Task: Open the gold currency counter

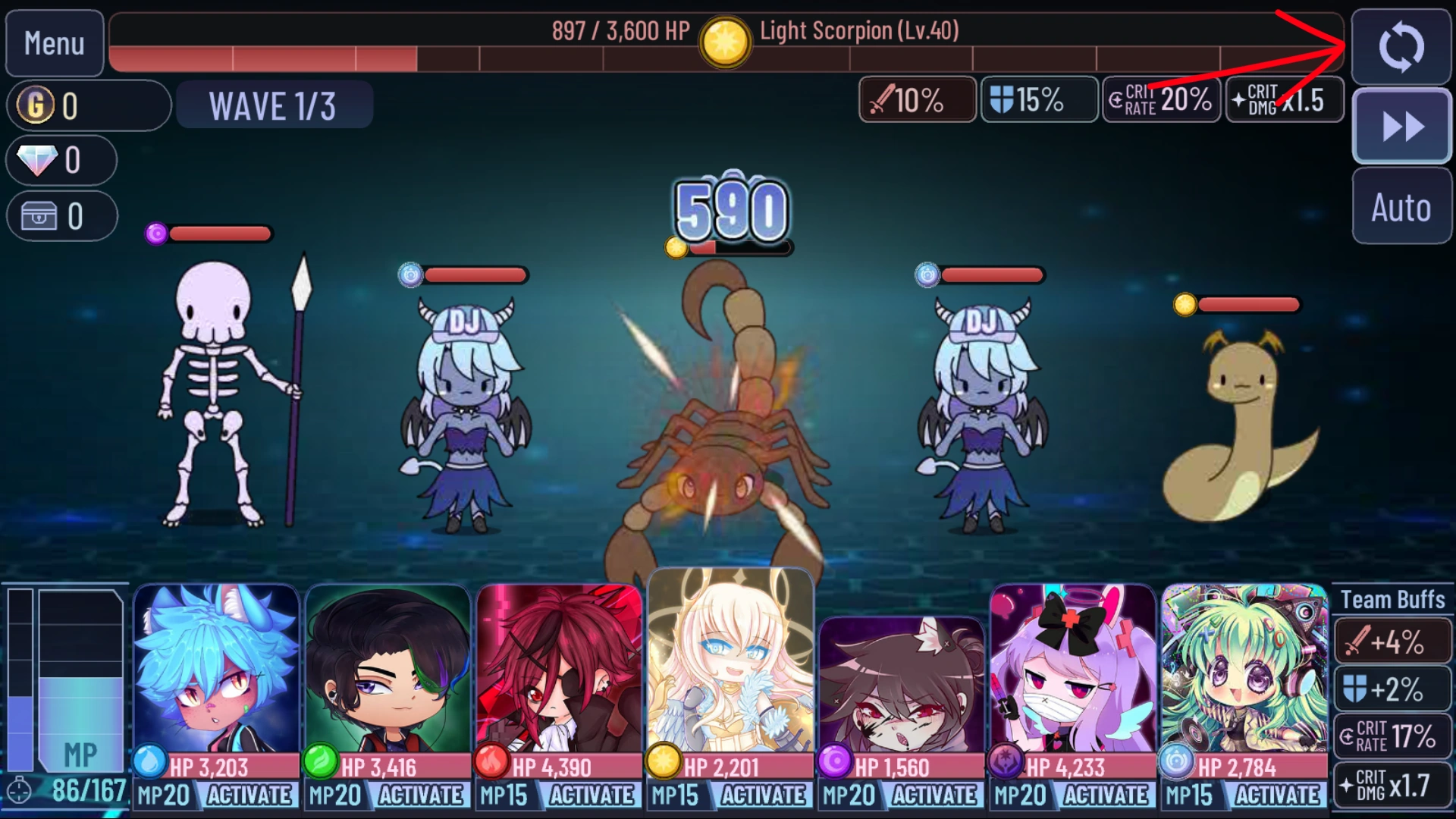Action: pos(87,105)
